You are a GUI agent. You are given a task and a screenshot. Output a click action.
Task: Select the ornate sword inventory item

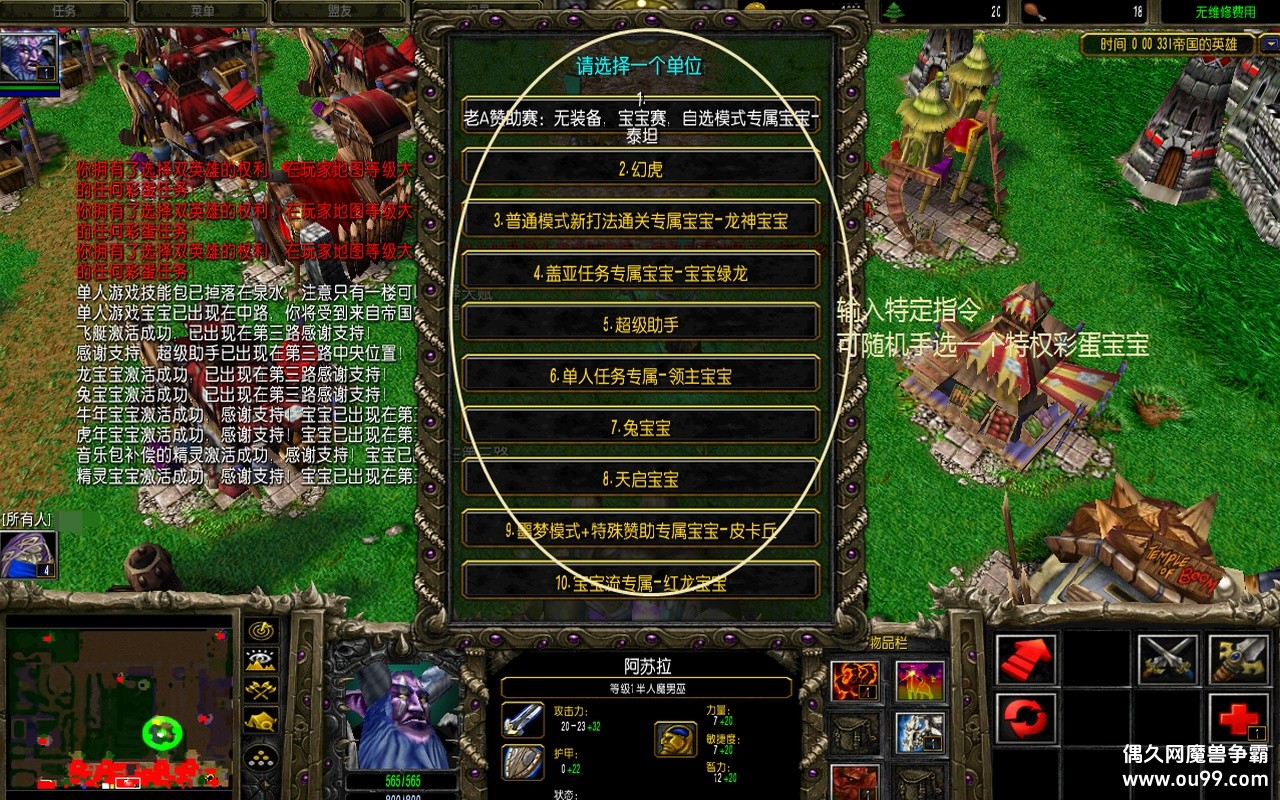click(1237, 659)
